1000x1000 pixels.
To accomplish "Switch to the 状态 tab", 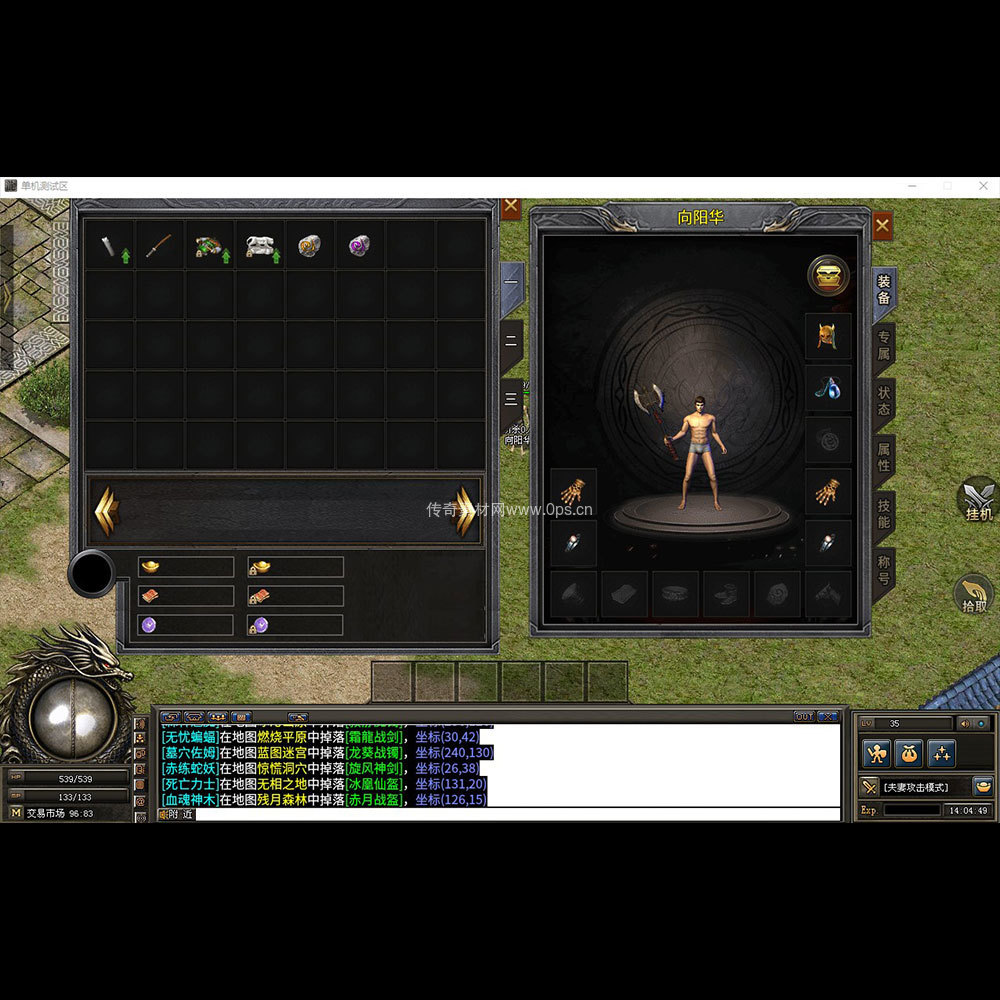I will [884, 402].
